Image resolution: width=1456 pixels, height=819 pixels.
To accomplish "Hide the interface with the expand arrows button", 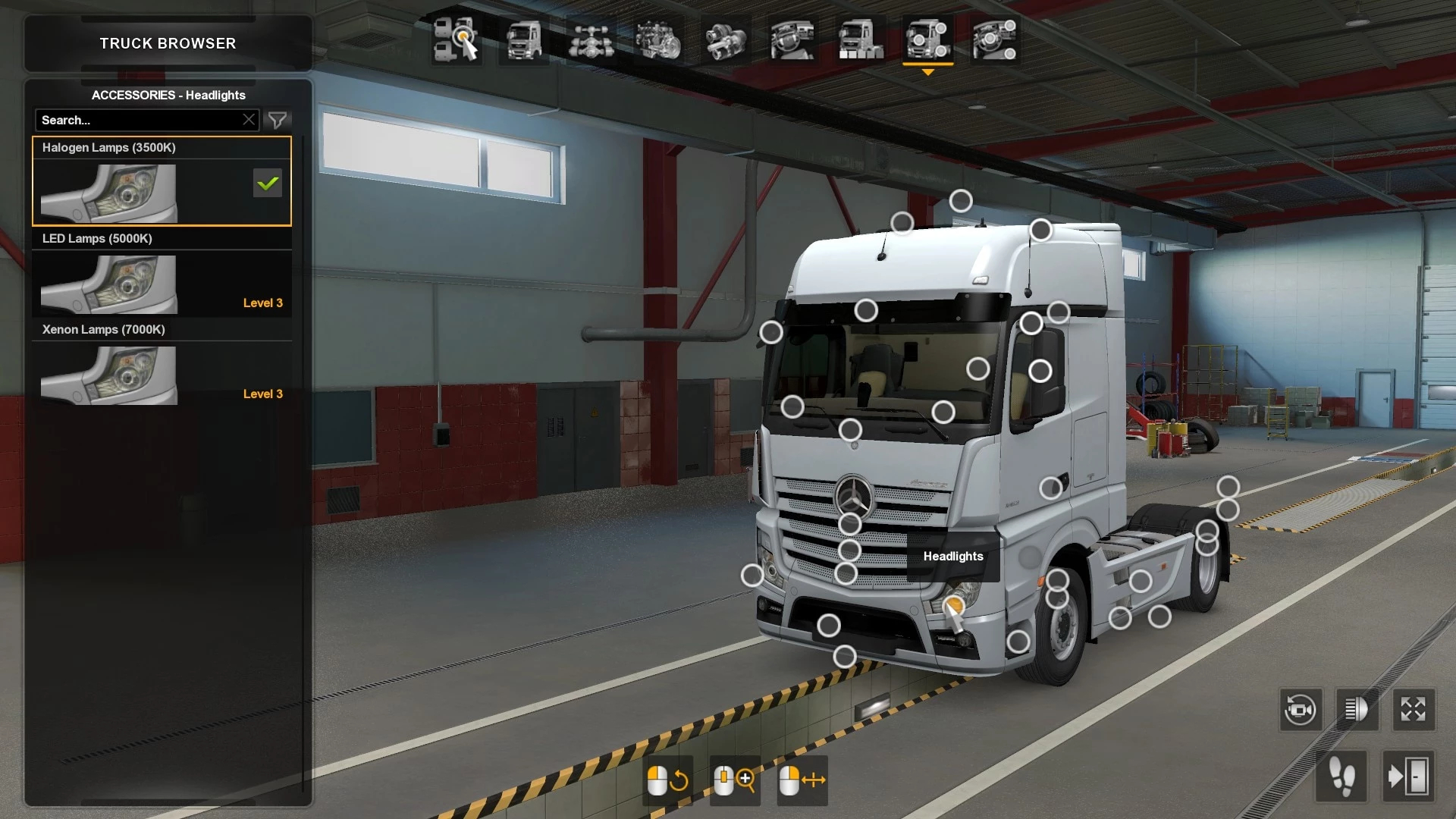I will (x=1413, y=711).
